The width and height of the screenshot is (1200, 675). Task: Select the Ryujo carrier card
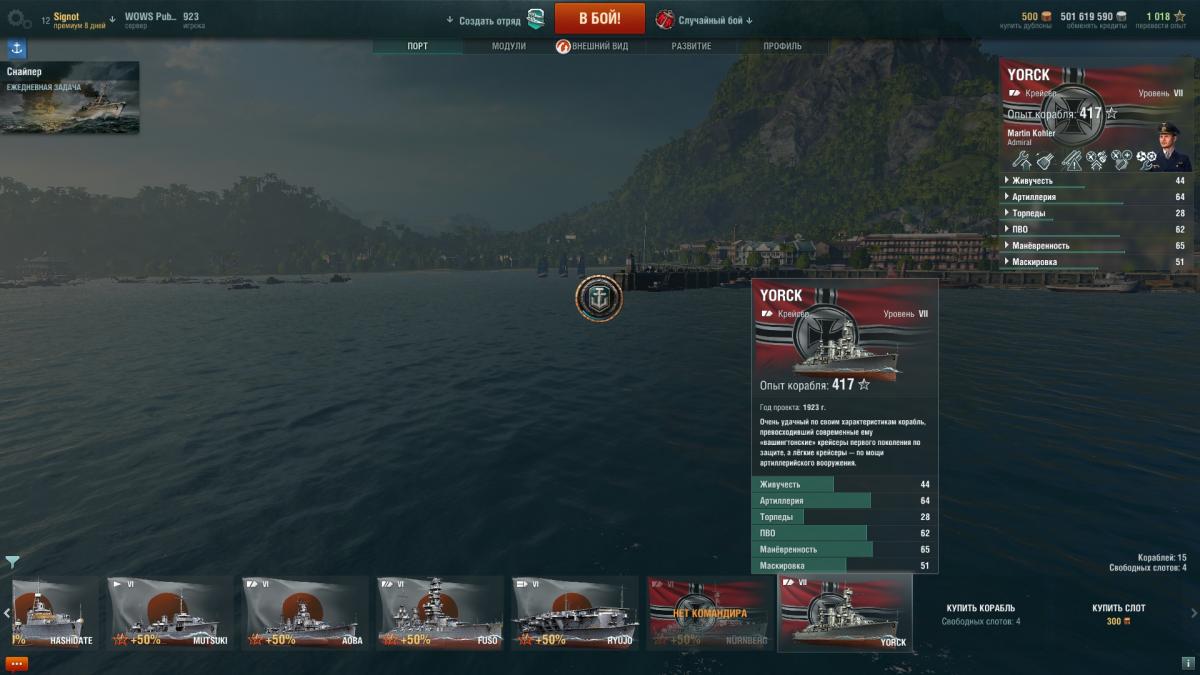coord(573,613)
